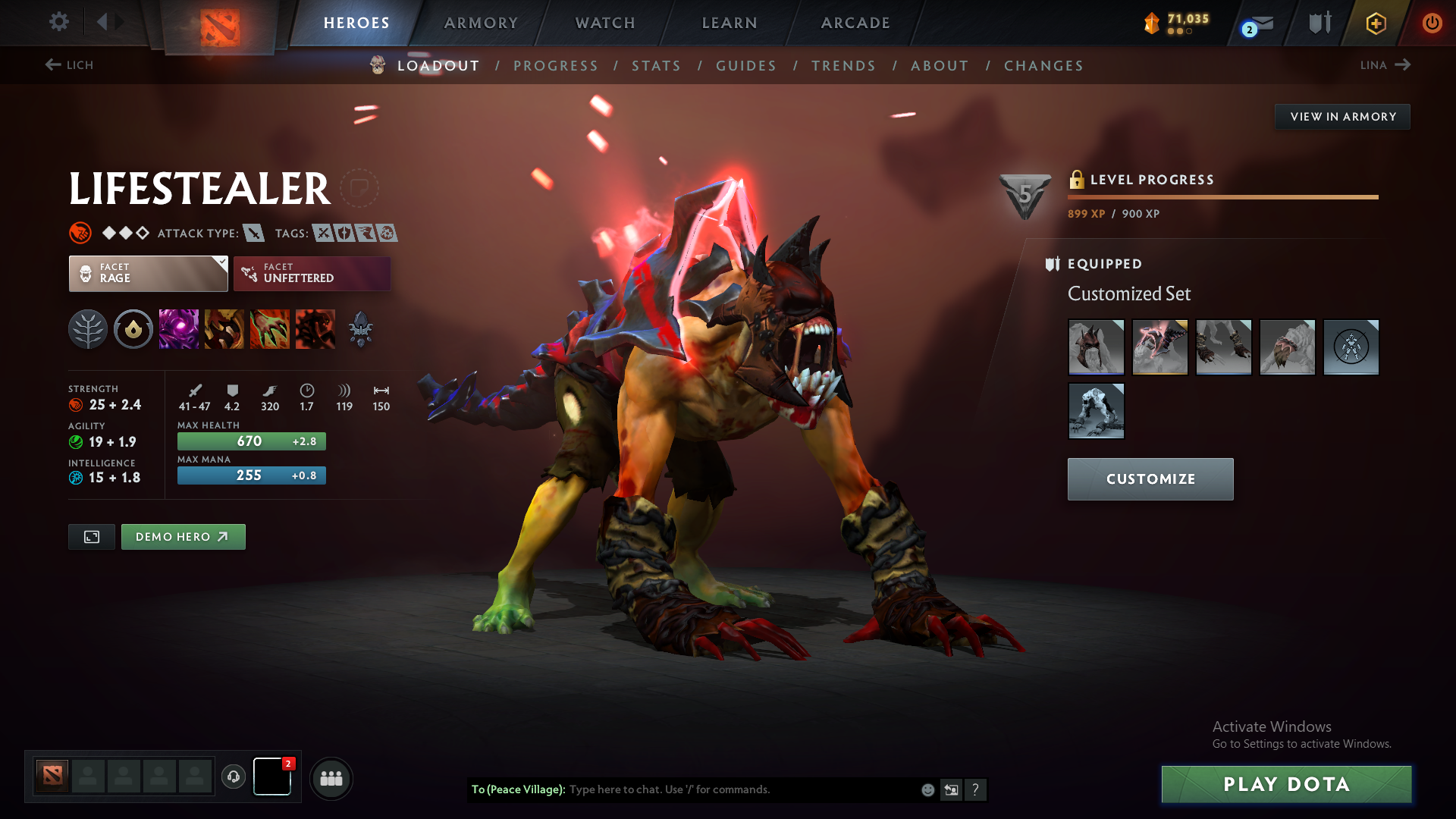Screen dimensions: 1456x819
Task: Open the emoticon picker in chat
Action: coord(927,789)
